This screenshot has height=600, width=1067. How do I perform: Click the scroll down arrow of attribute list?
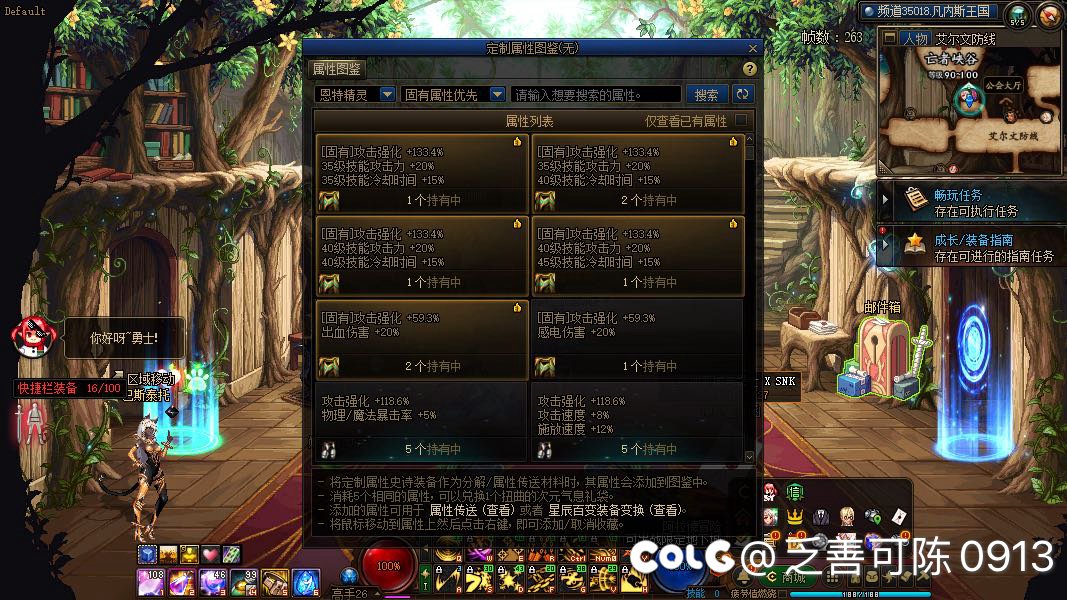[x=750, y=457]
